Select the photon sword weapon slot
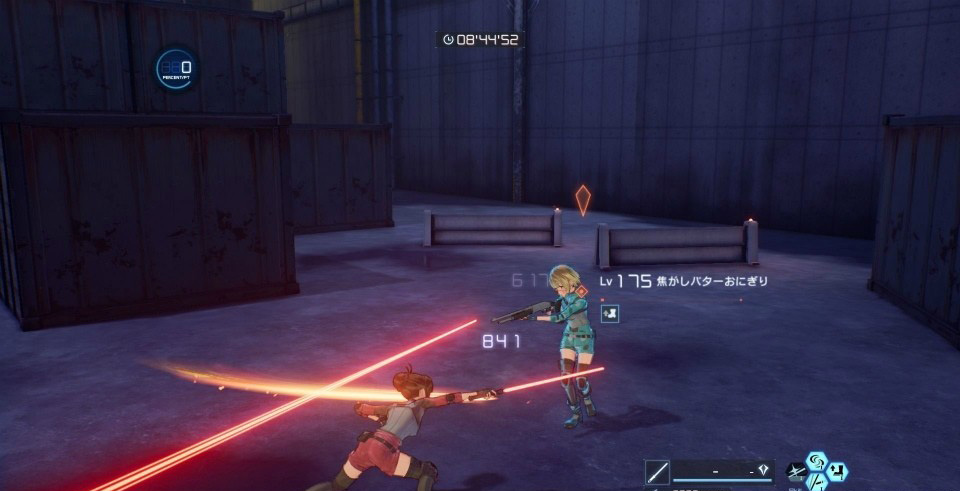960x491 pixels. click(x=658, y=472)
